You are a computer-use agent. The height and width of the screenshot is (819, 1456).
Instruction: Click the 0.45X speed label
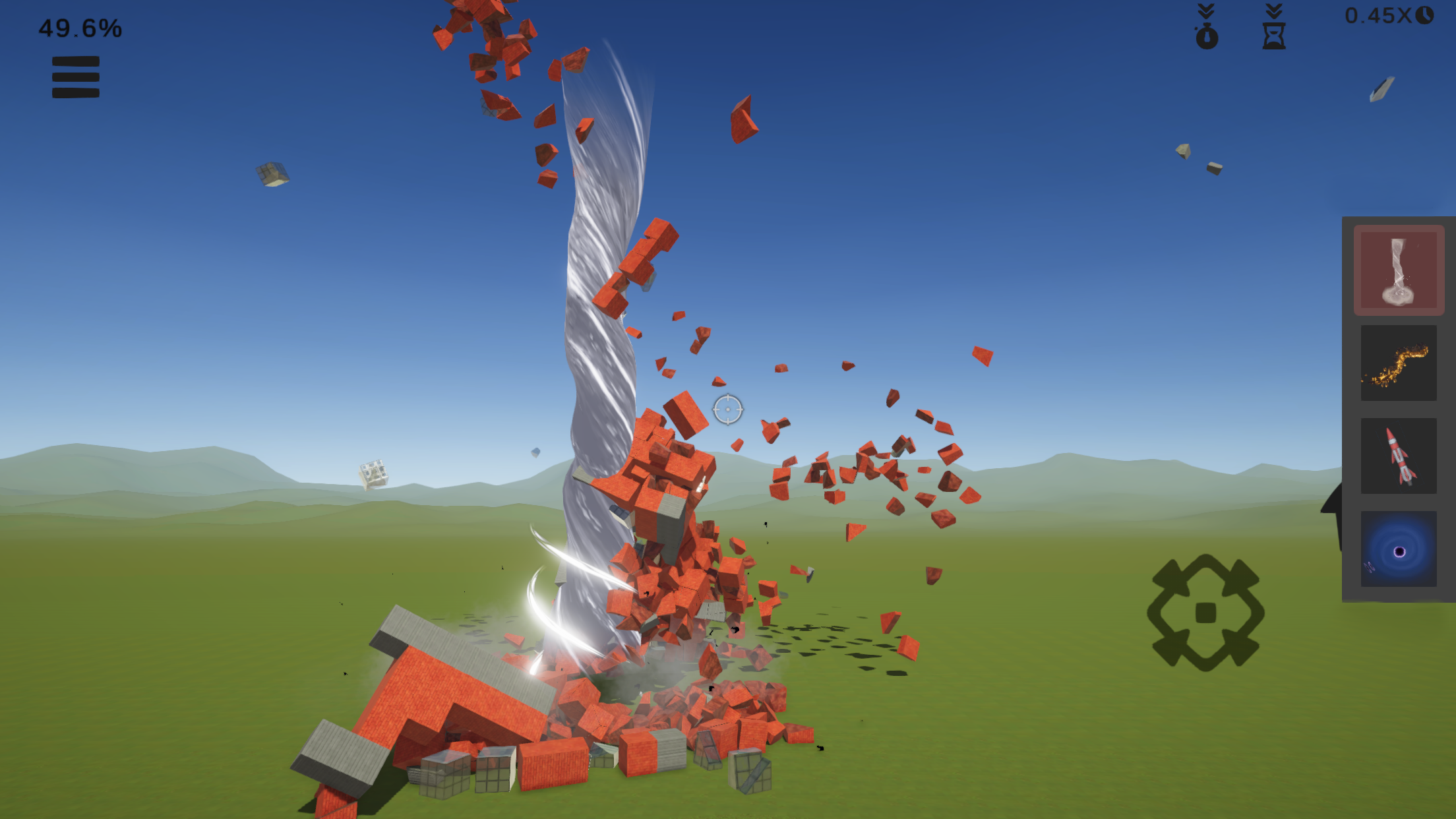pyautogui.click(x=1378, y=13)
